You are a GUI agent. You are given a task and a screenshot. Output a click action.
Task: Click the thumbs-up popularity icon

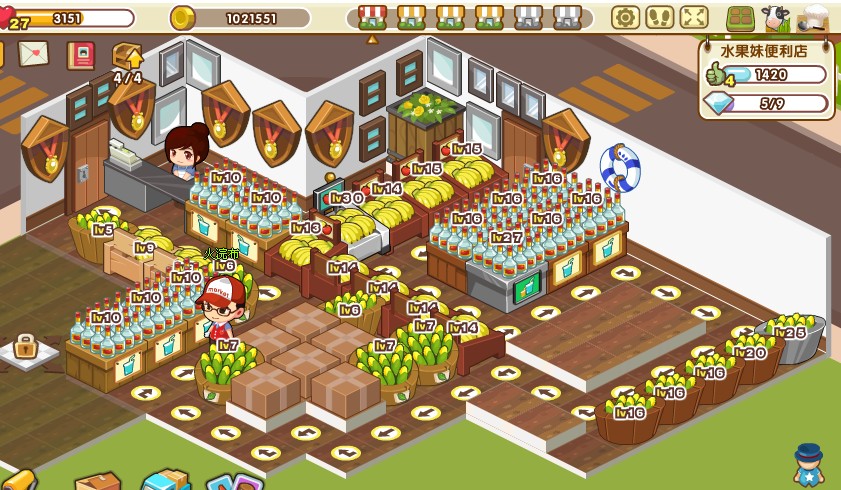coord(716,74)
